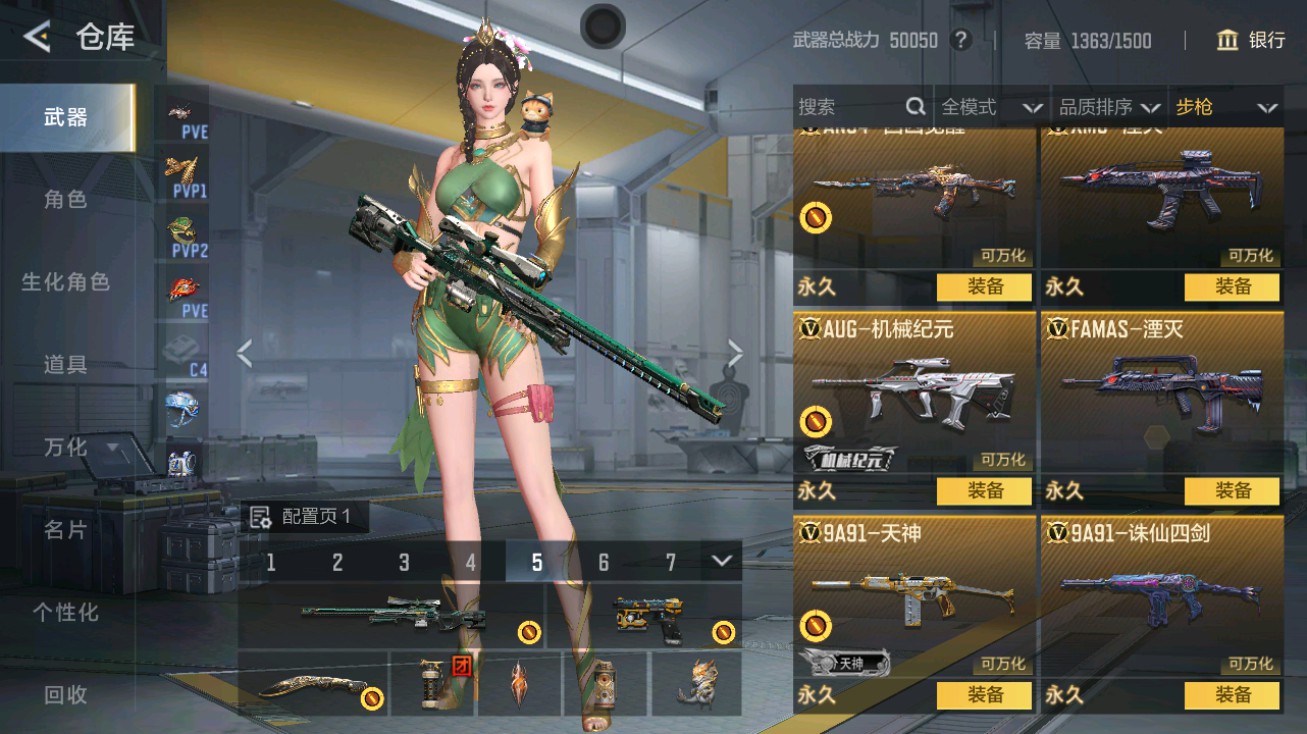Screen dimensions: 1307x734
Task: Equip the FAMAS-湮灭 rifle
Action: pos(1232,491)
